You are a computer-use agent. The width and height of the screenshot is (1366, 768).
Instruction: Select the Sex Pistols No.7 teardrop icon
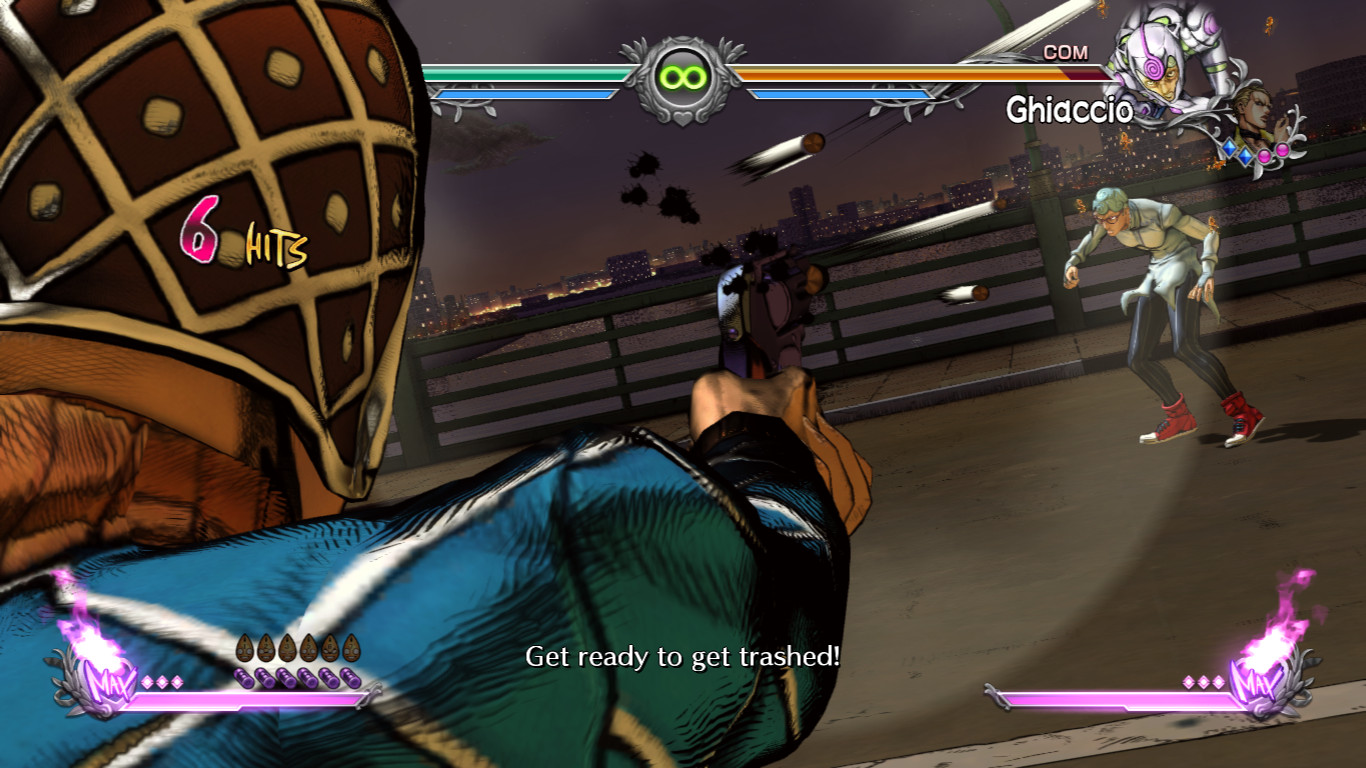(351, 648)
